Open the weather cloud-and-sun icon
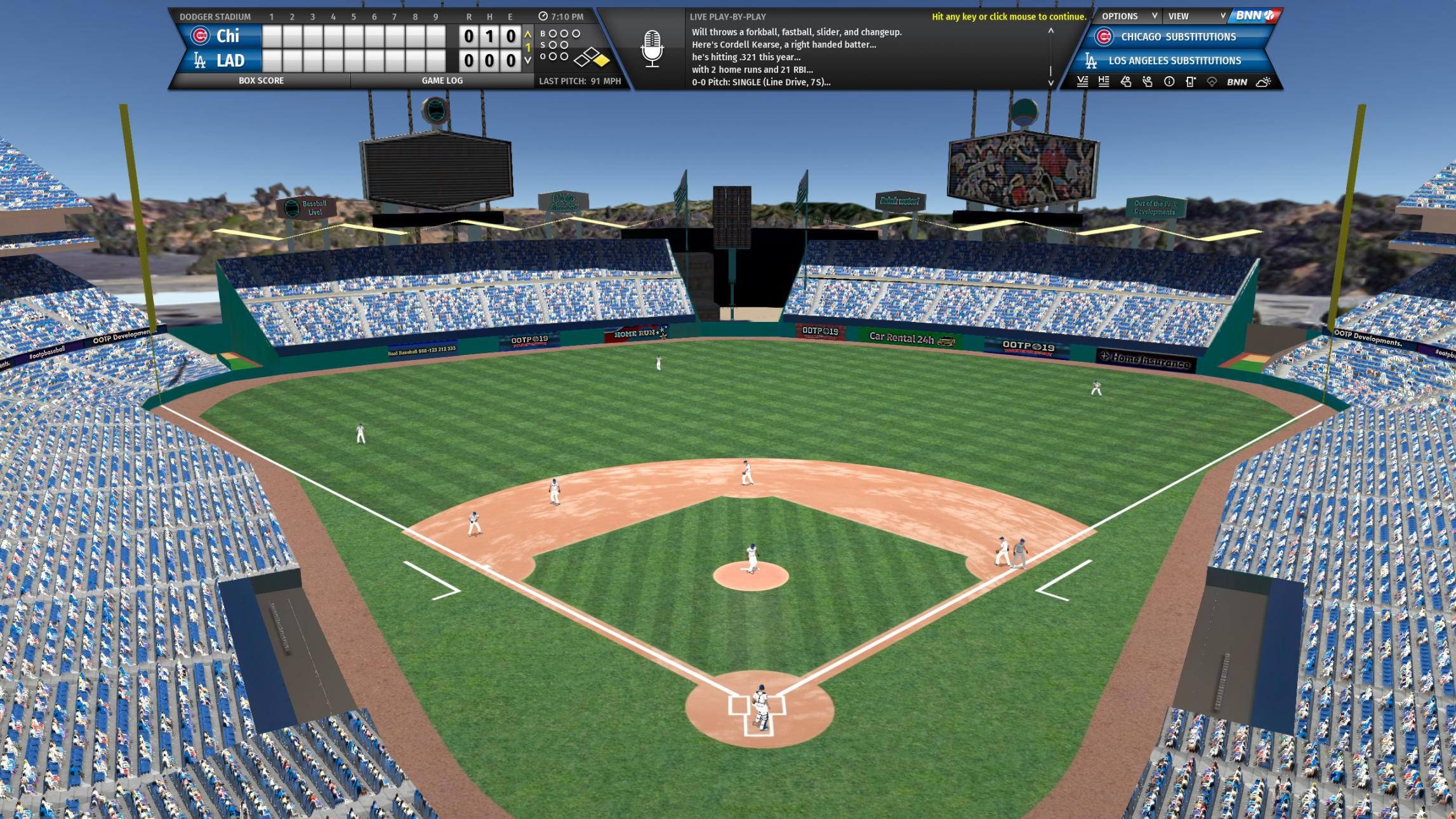Screen dimensions: 1456x819 coord(1263,82)
